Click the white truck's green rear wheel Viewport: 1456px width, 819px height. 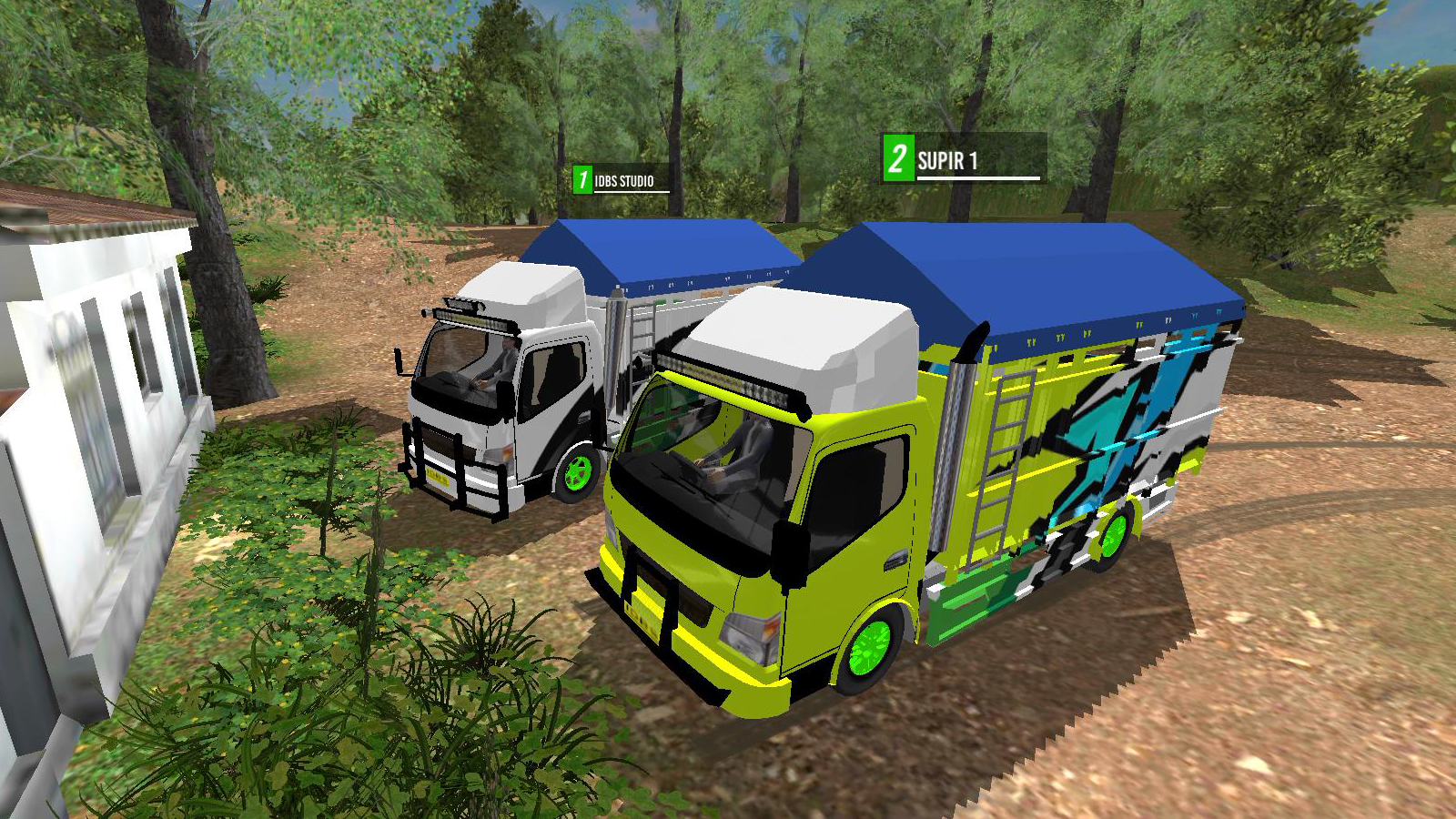[580, 472]
